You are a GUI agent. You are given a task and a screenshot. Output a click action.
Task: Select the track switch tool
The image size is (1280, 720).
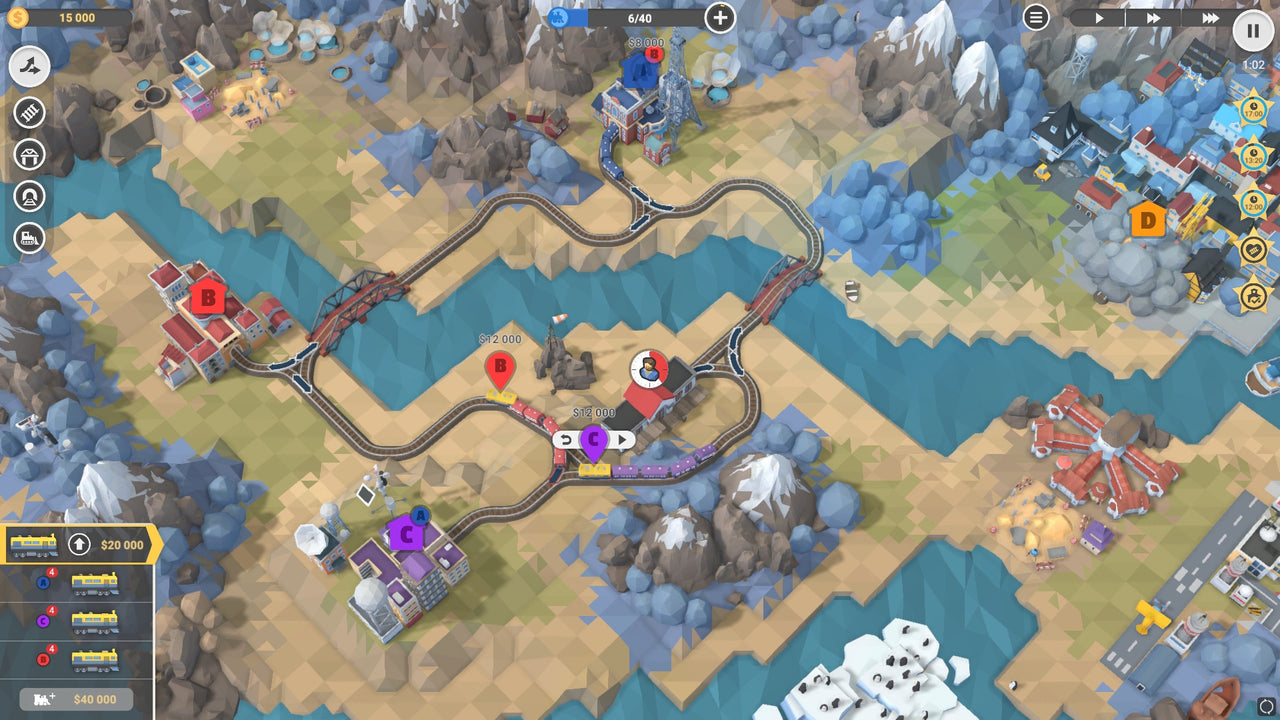pos(28,67)
